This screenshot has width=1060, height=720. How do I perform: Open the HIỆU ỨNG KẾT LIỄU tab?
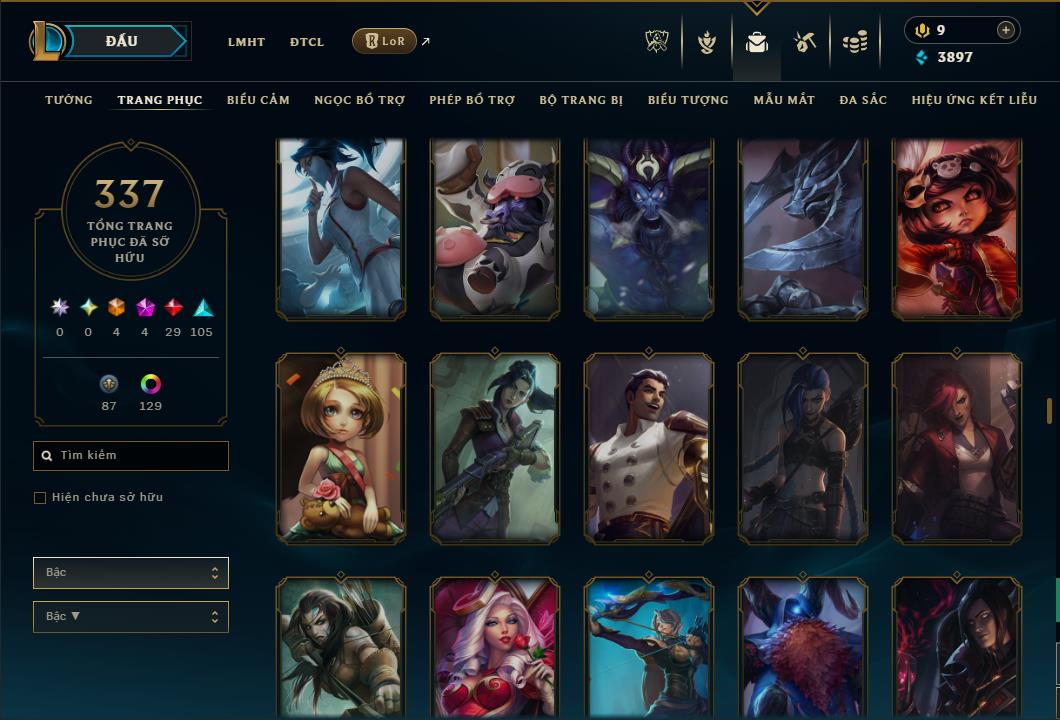tap(974, 100)
